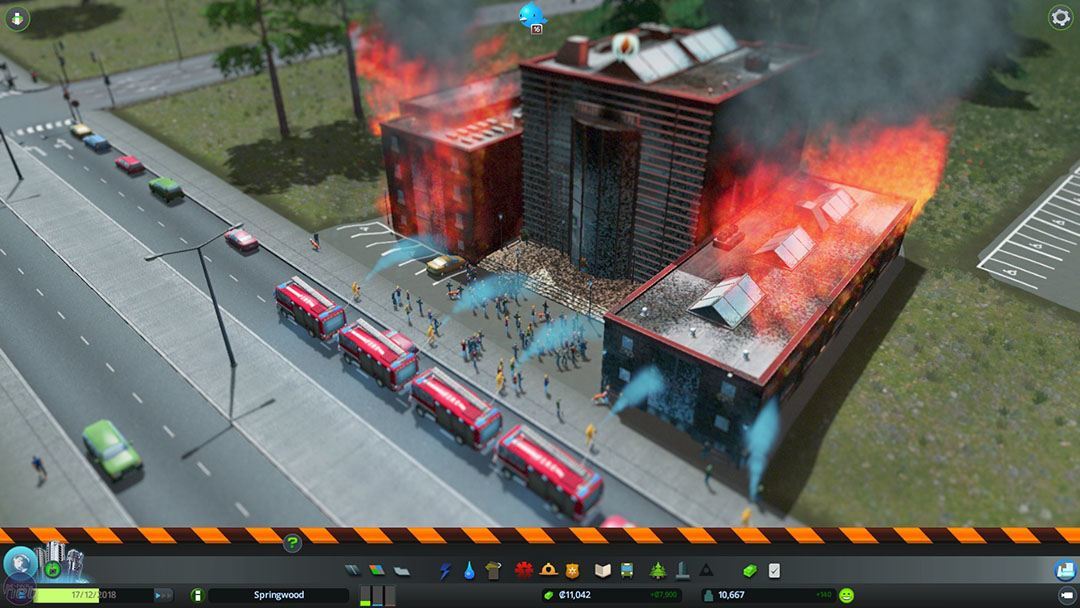
Task: Open the settings gear menu
Action: 1060,17
